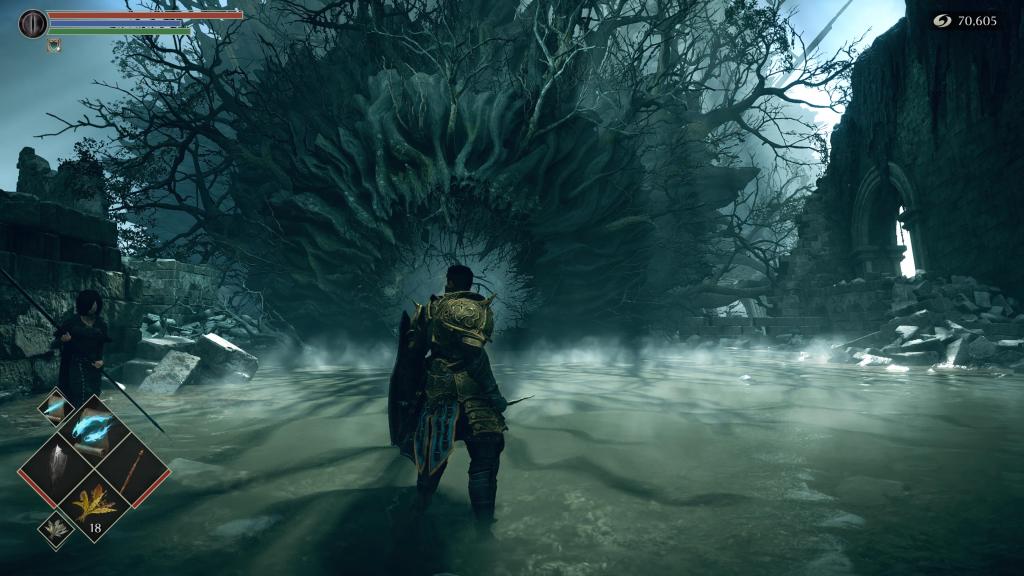The image size is (1024, 576).
Task: Click the round eye emblem icon
Action: [x=33, y=23]
